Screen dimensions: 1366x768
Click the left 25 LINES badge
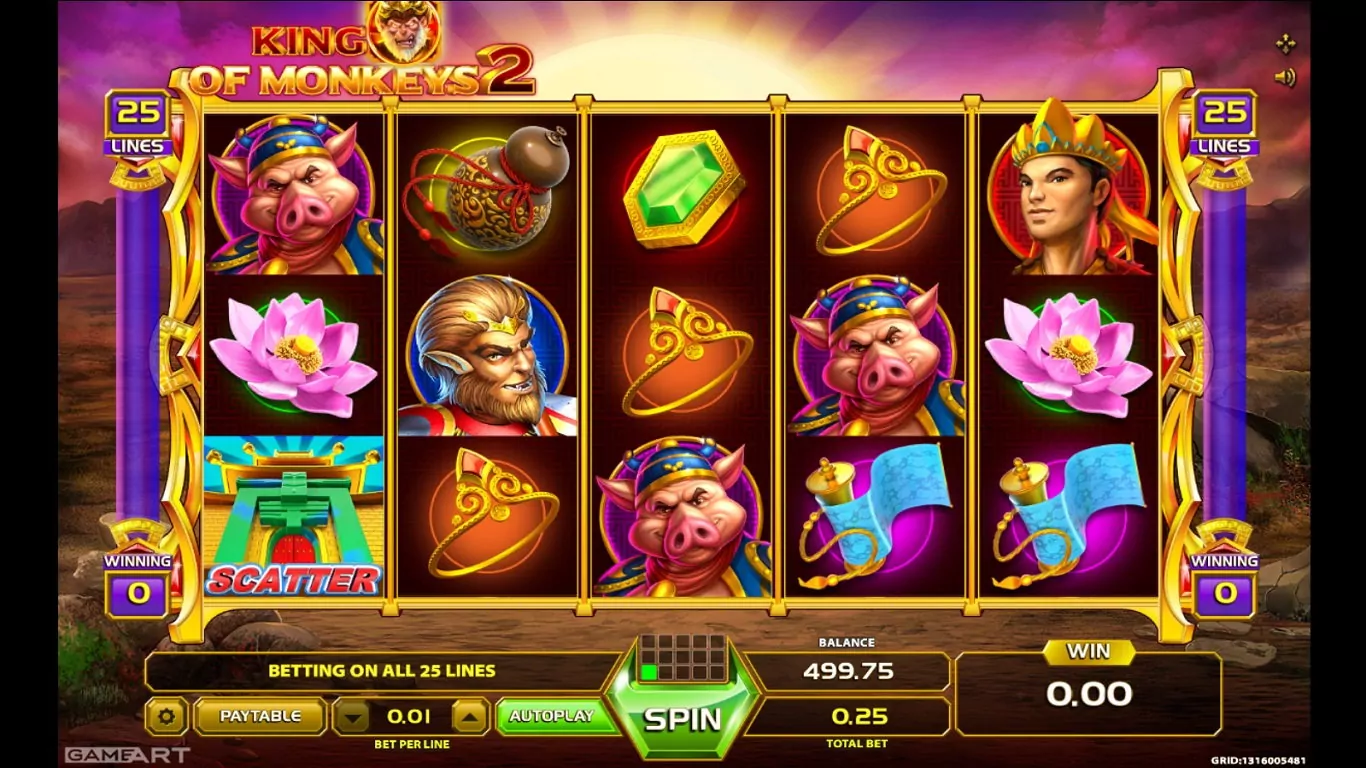tap(139, 124)
